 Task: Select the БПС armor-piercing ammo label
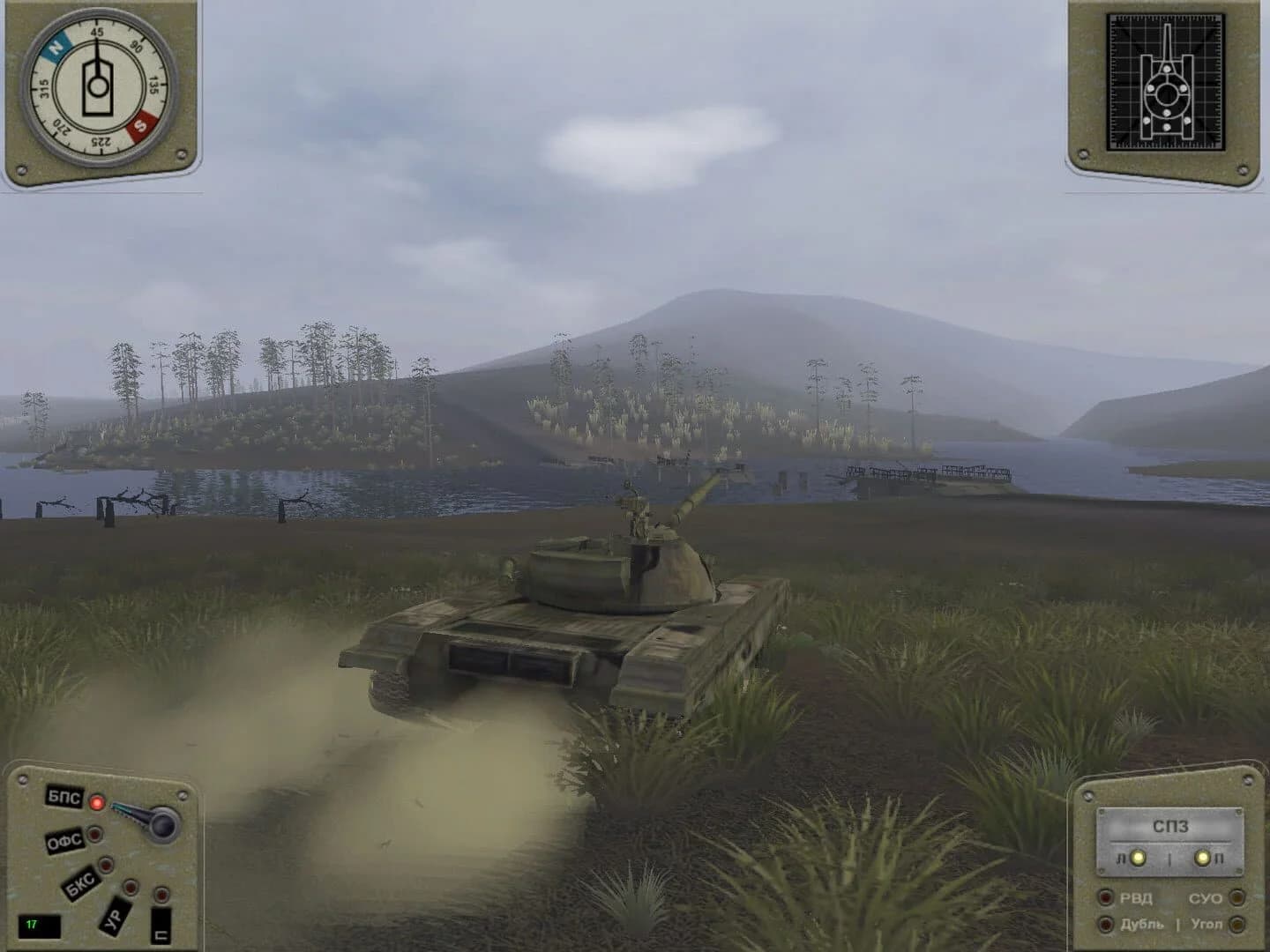(63, 799)
